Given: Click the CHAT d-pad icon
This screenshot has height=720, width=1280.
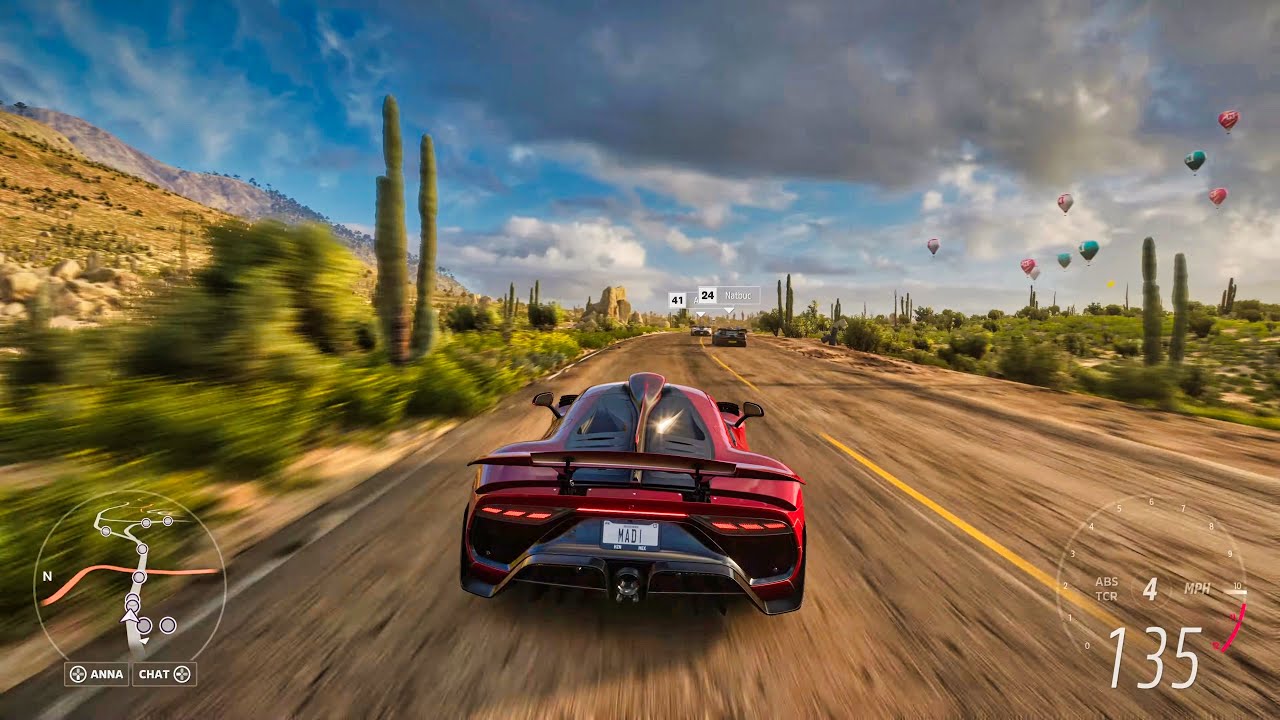Looking at the screenshot, I should pyautogui.click(x=183, y=674).
